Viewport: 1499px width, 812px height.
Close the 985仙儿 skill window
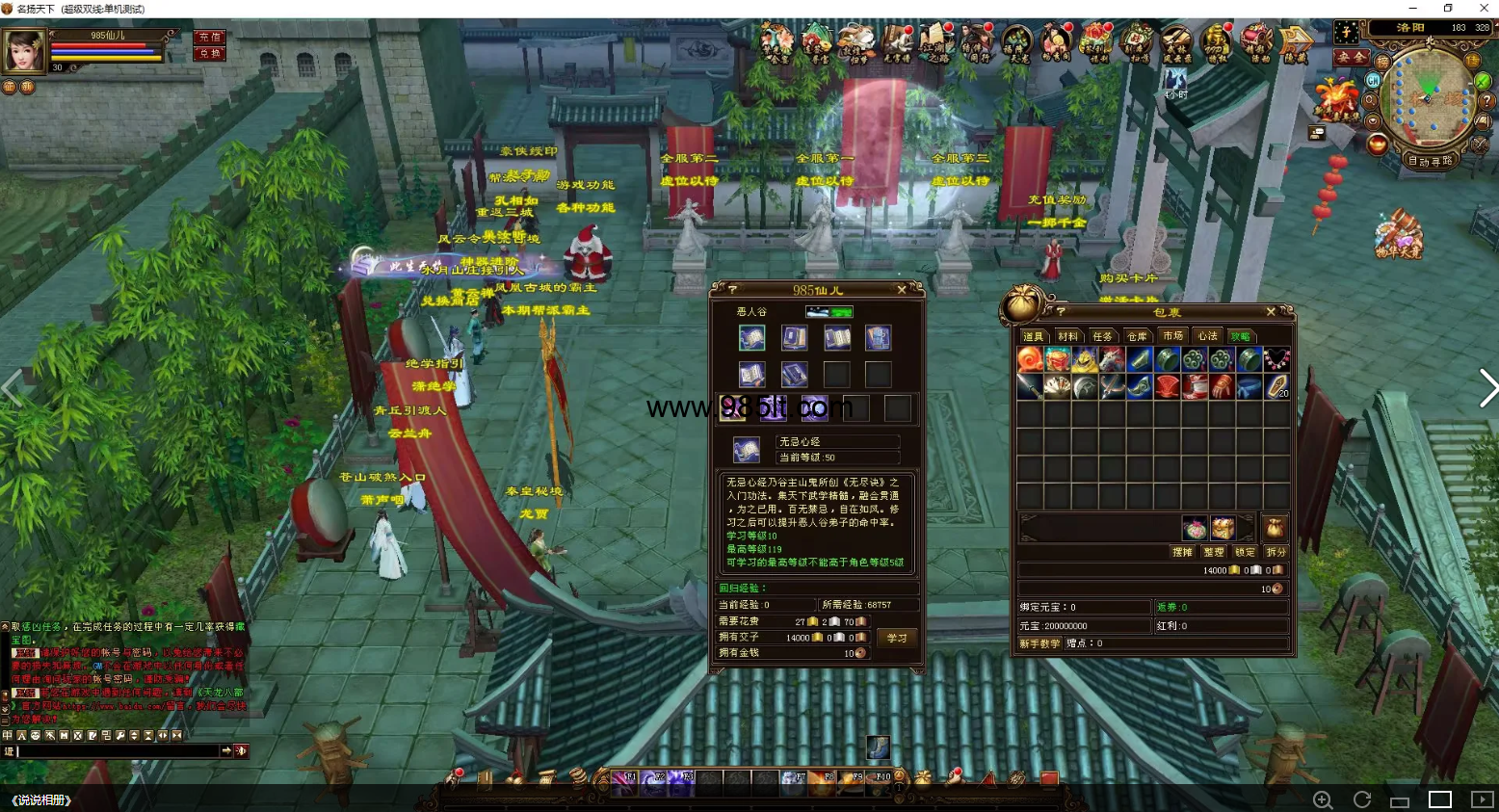(902, 290)
